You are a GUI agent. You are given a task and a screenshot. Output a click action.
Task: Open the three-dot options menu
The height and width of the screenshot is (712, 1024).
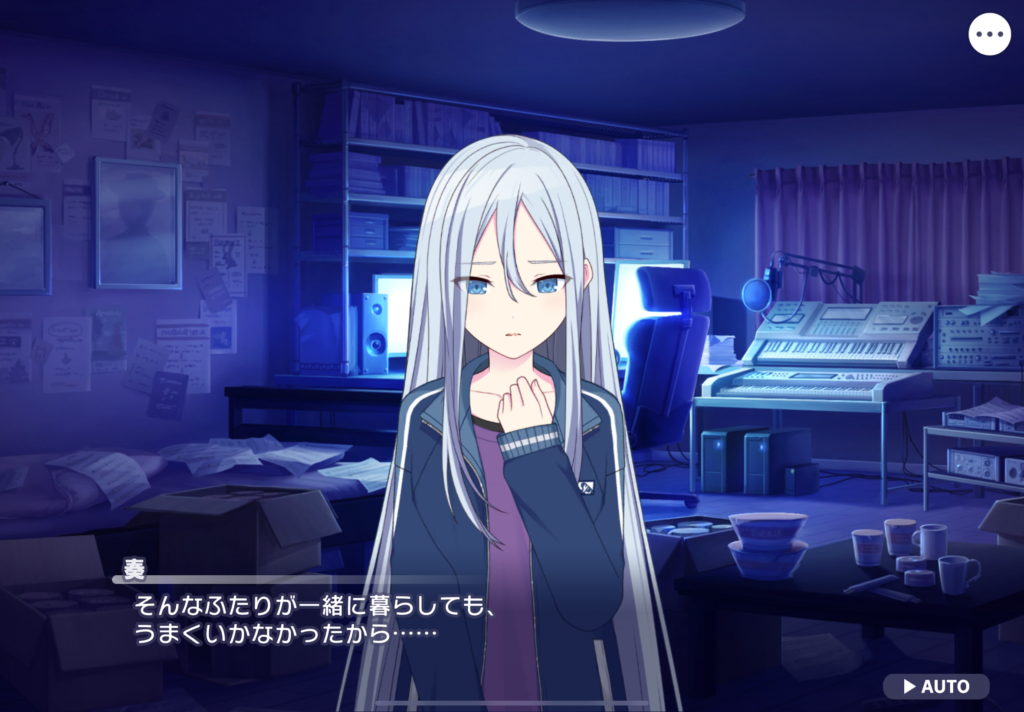click(989, 34)
